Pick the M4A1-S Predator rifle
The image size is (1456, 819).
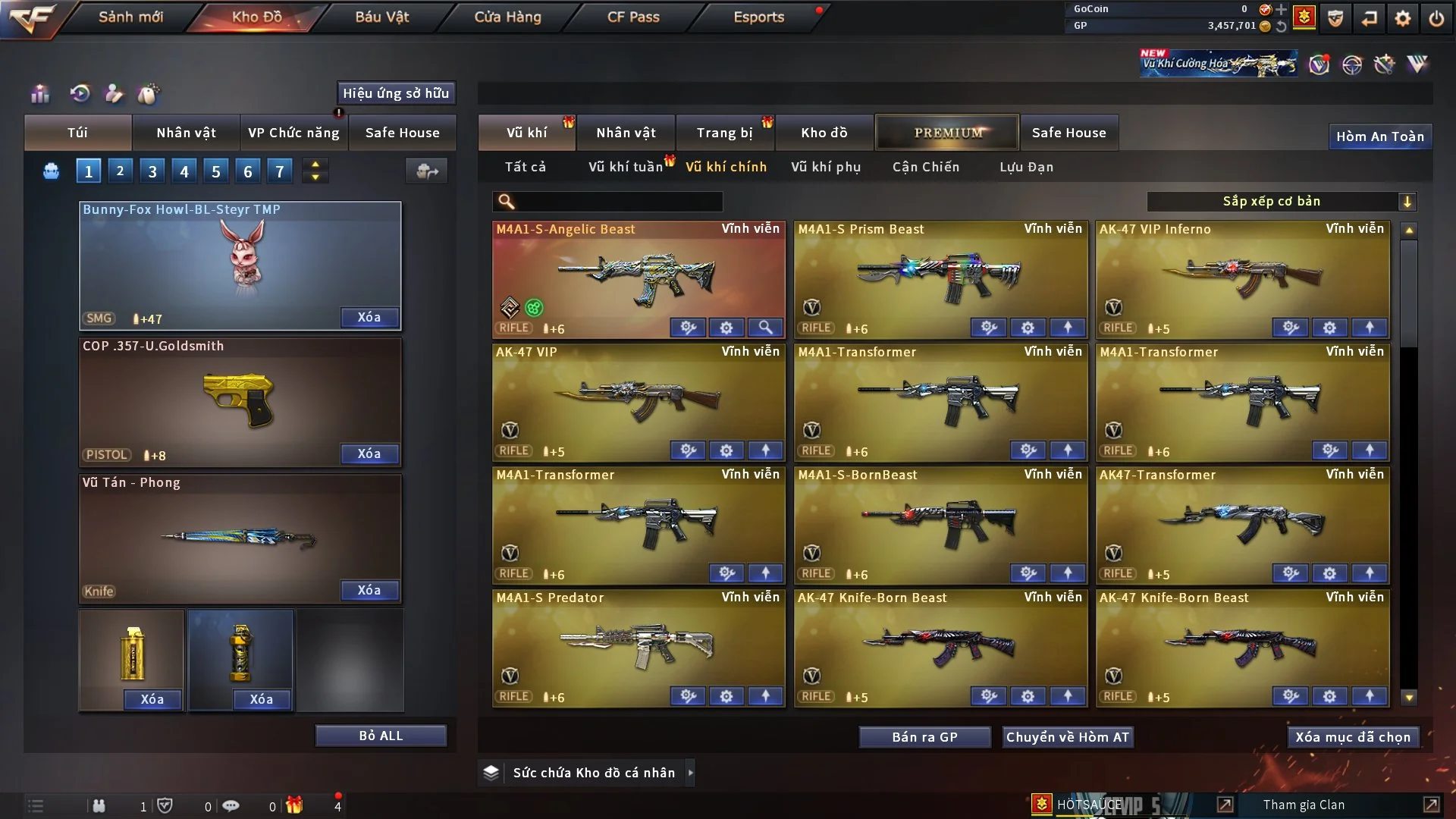(x=639, y=645)
